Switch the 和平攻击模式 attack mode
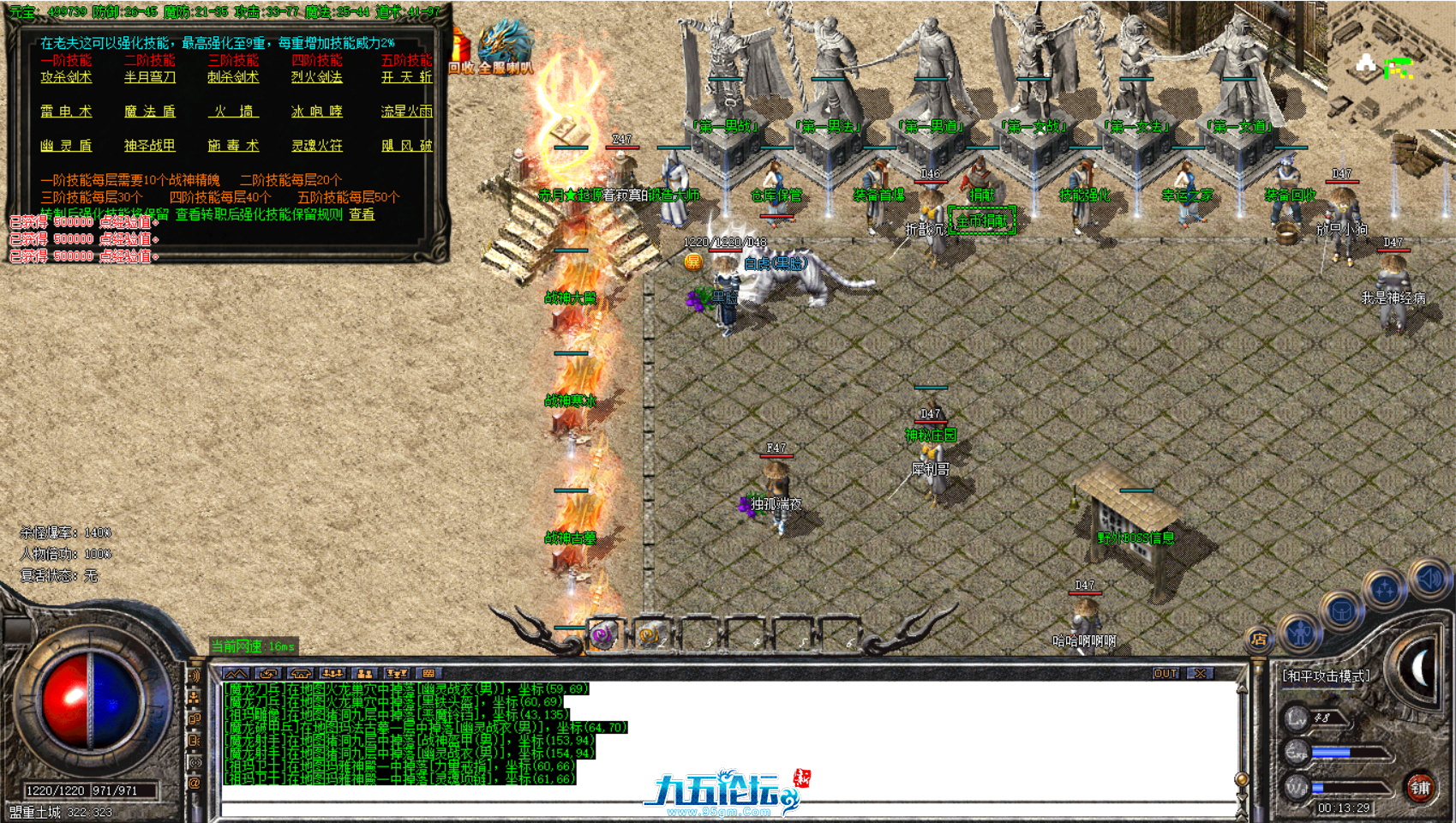The height and width of the screenshot is (823, 1456). coord(1327,676)
